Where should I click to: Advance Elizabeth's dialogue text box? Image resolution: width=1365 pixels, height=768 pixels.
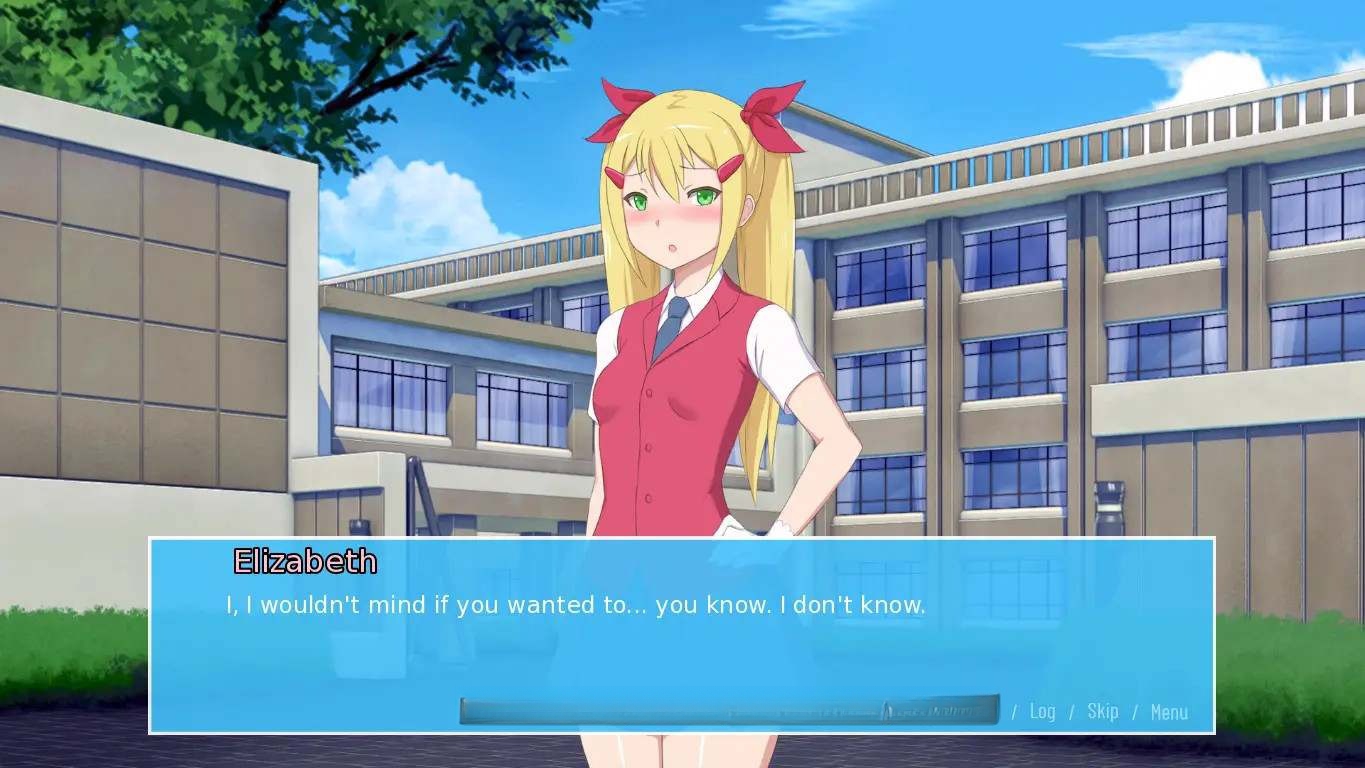click(x=680, y=640)
